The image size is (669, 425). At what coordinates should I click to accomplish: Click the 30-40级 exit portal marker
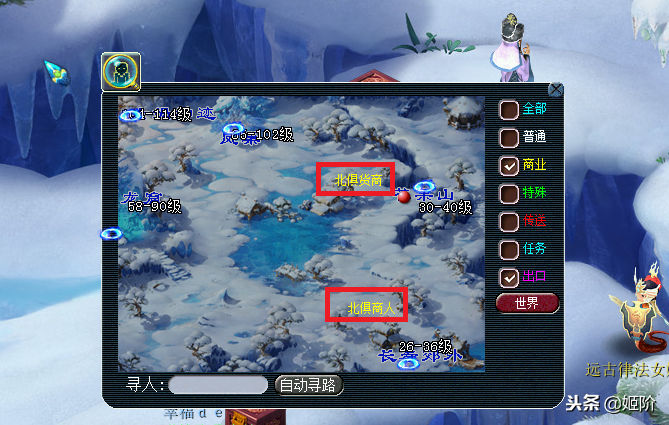(424, 187)
